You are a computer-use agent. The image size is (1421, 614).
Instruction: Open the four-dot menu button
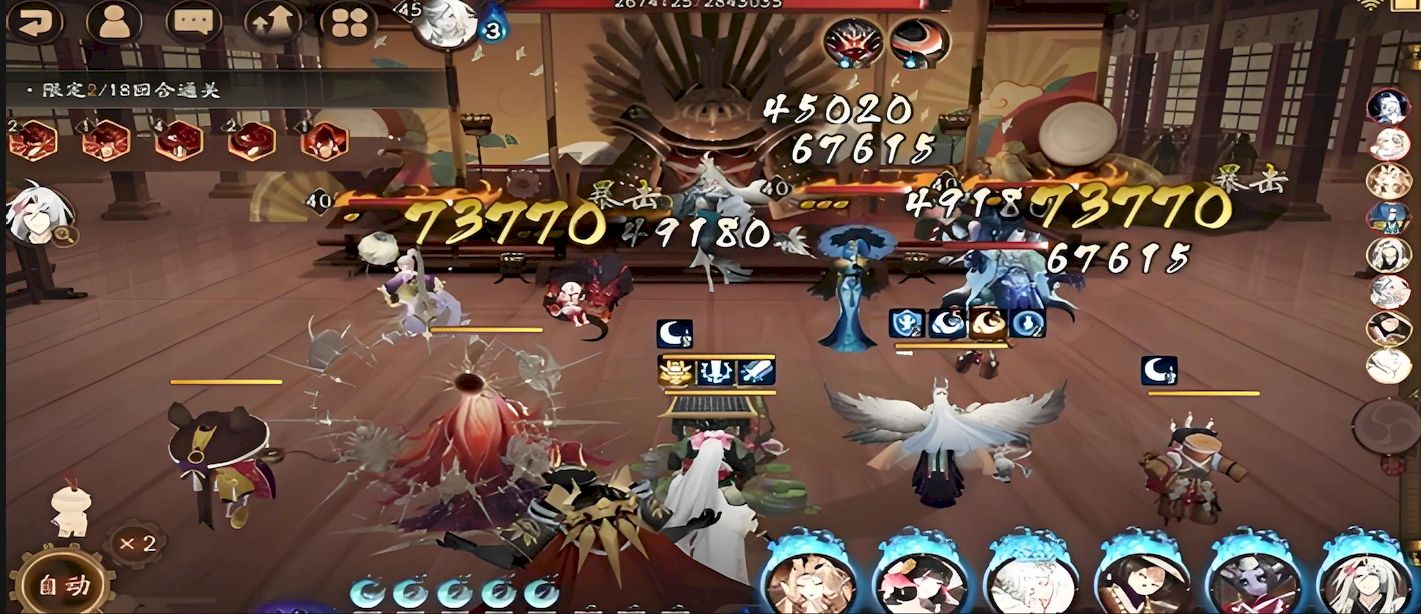[x=349, y=21]
